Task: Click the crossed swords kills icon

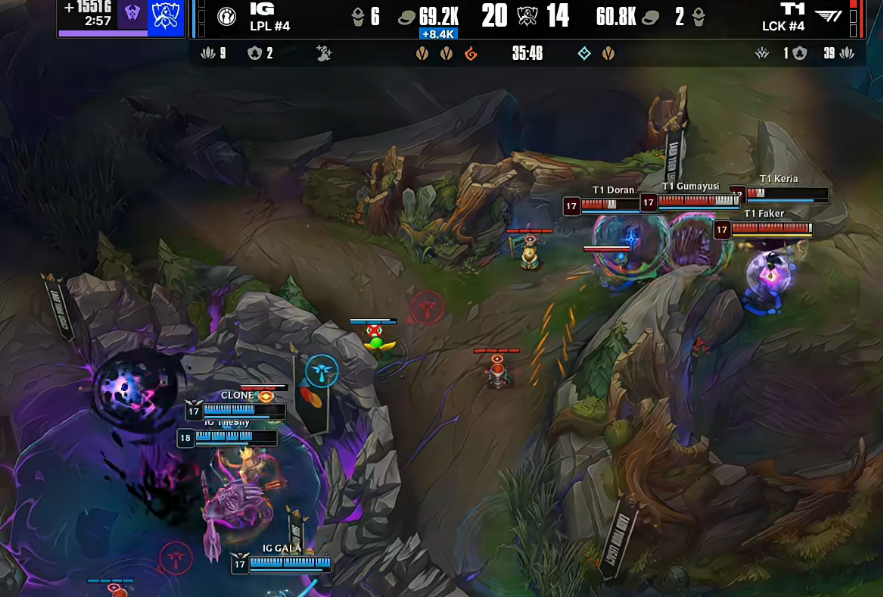Action: point(527,16)
